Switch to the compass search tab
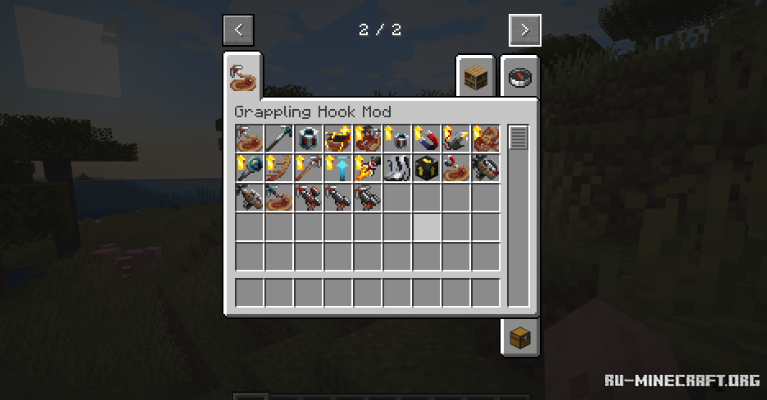Image resolution: width=767 pixels, height=400 pixels. [520, 76]
